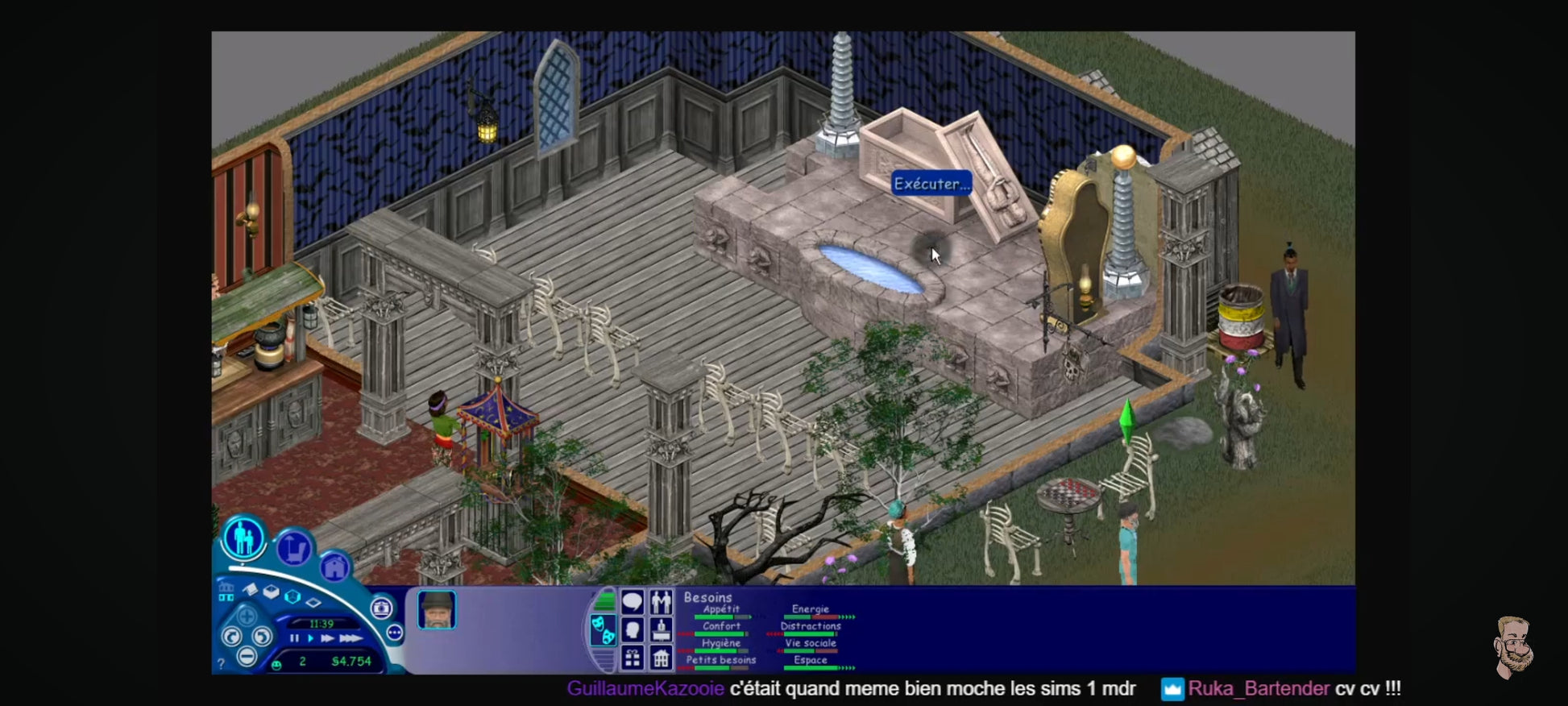Select the bearded Sim portrait with hat
Viewport: 1568px width, 706px height.
437,610
